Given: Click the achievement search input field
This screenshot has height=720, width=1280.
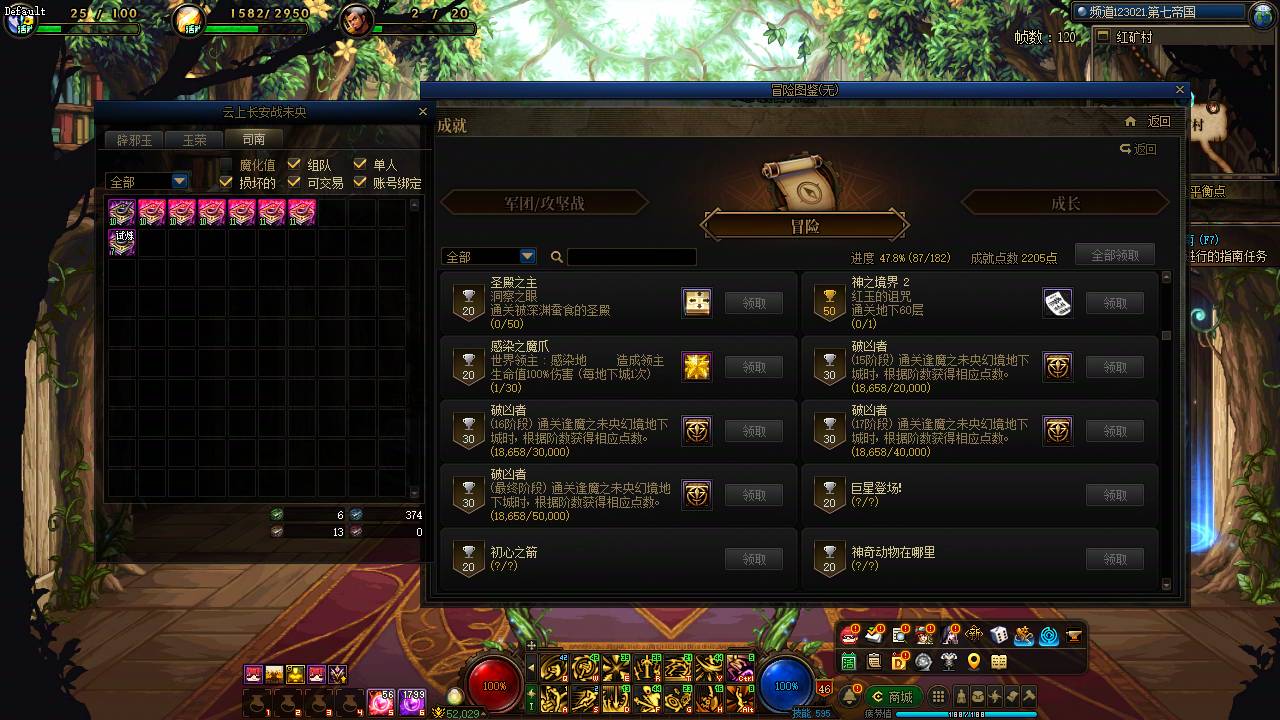Looking at the screenshot, I should click(630, 257).
